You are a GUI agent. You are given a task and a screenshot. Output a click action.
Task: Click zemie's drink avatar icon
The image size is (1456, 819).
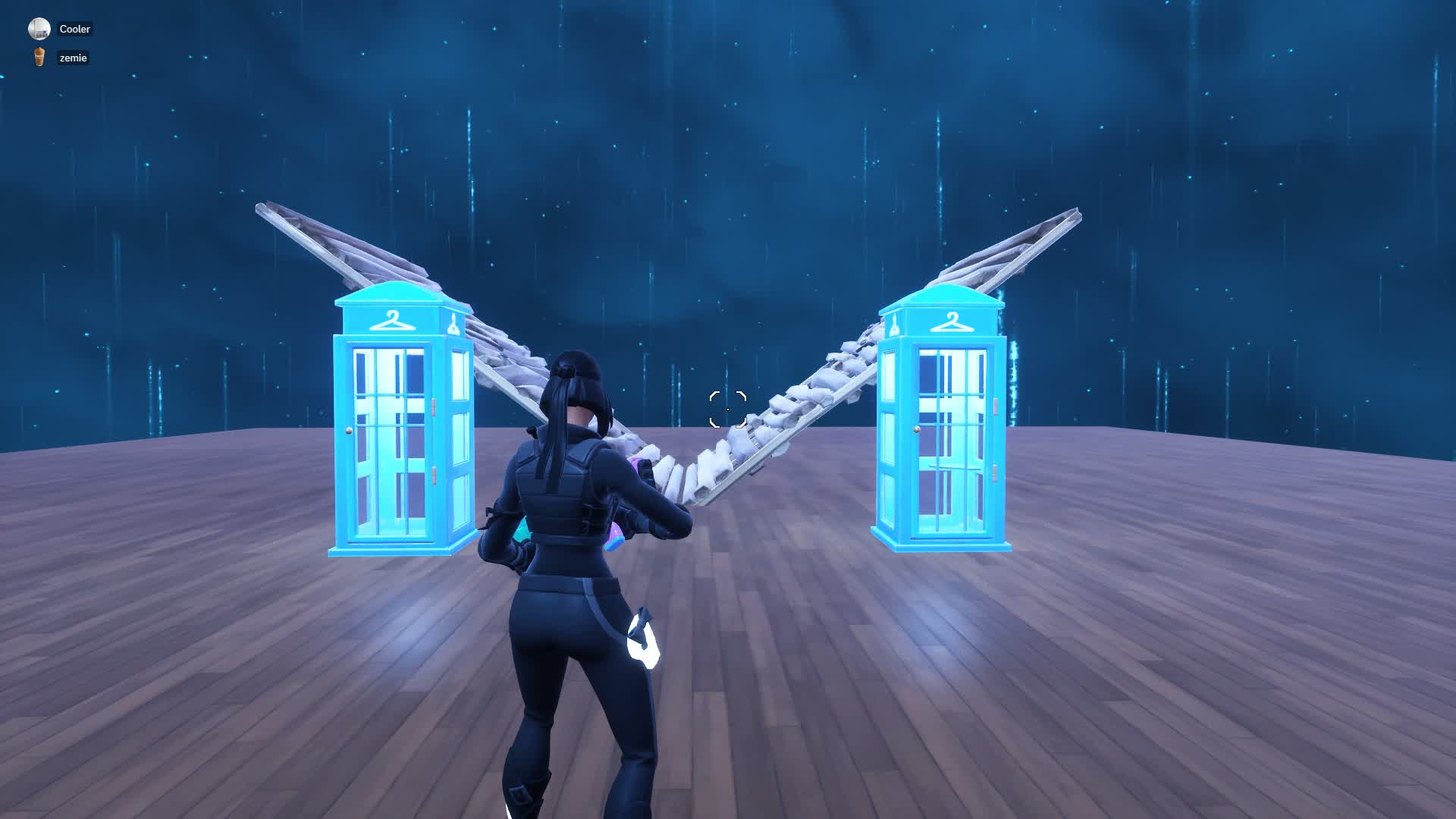click(x=39, y=58)
